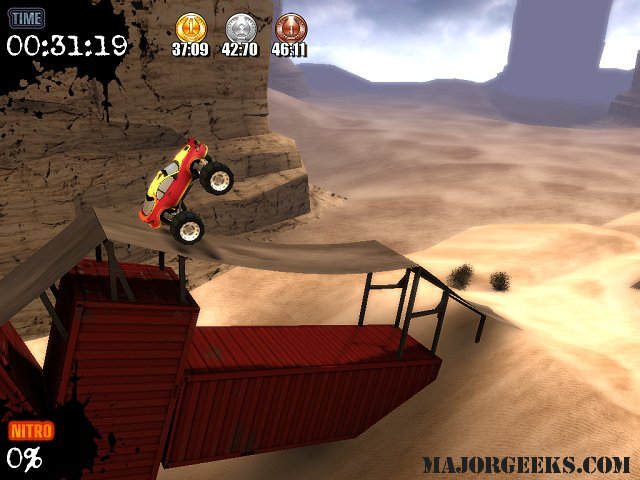Click the orange NITRO label badge
Screen dimensions: 640x480
pyautogui.click(x=31, y=431)
